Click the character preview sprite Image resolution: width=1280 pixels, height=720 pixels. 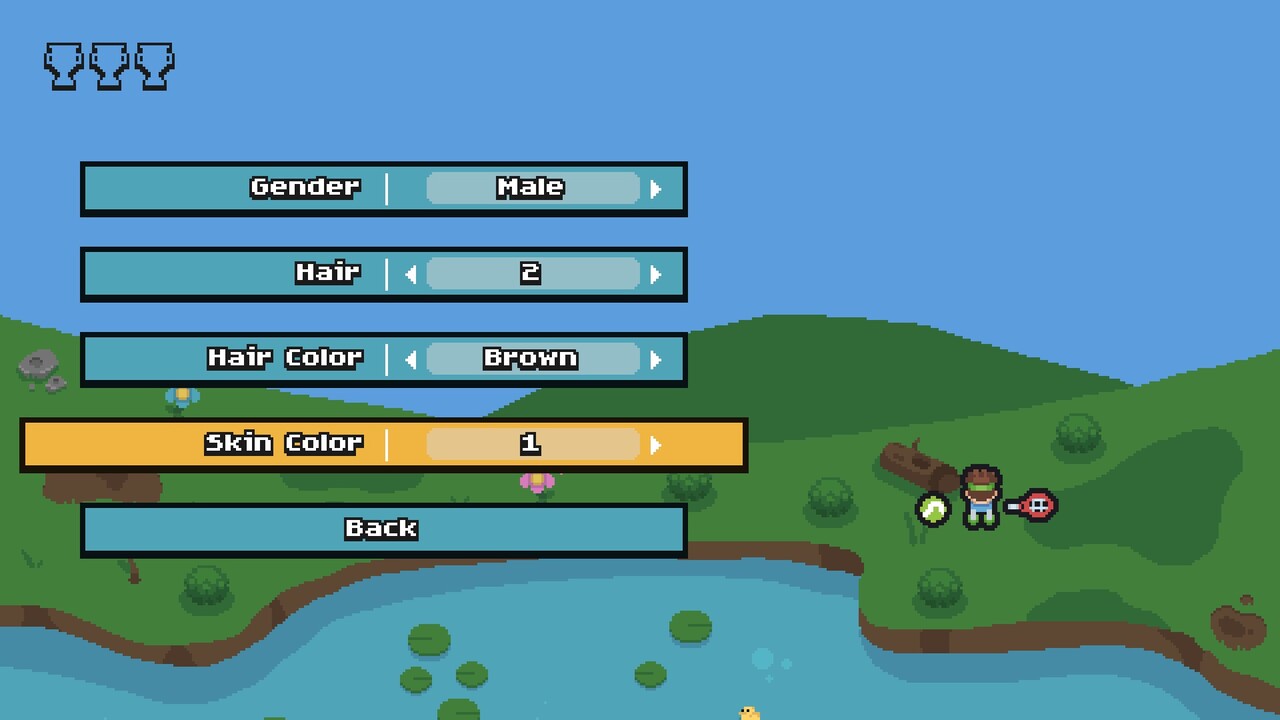coord(982,495)
